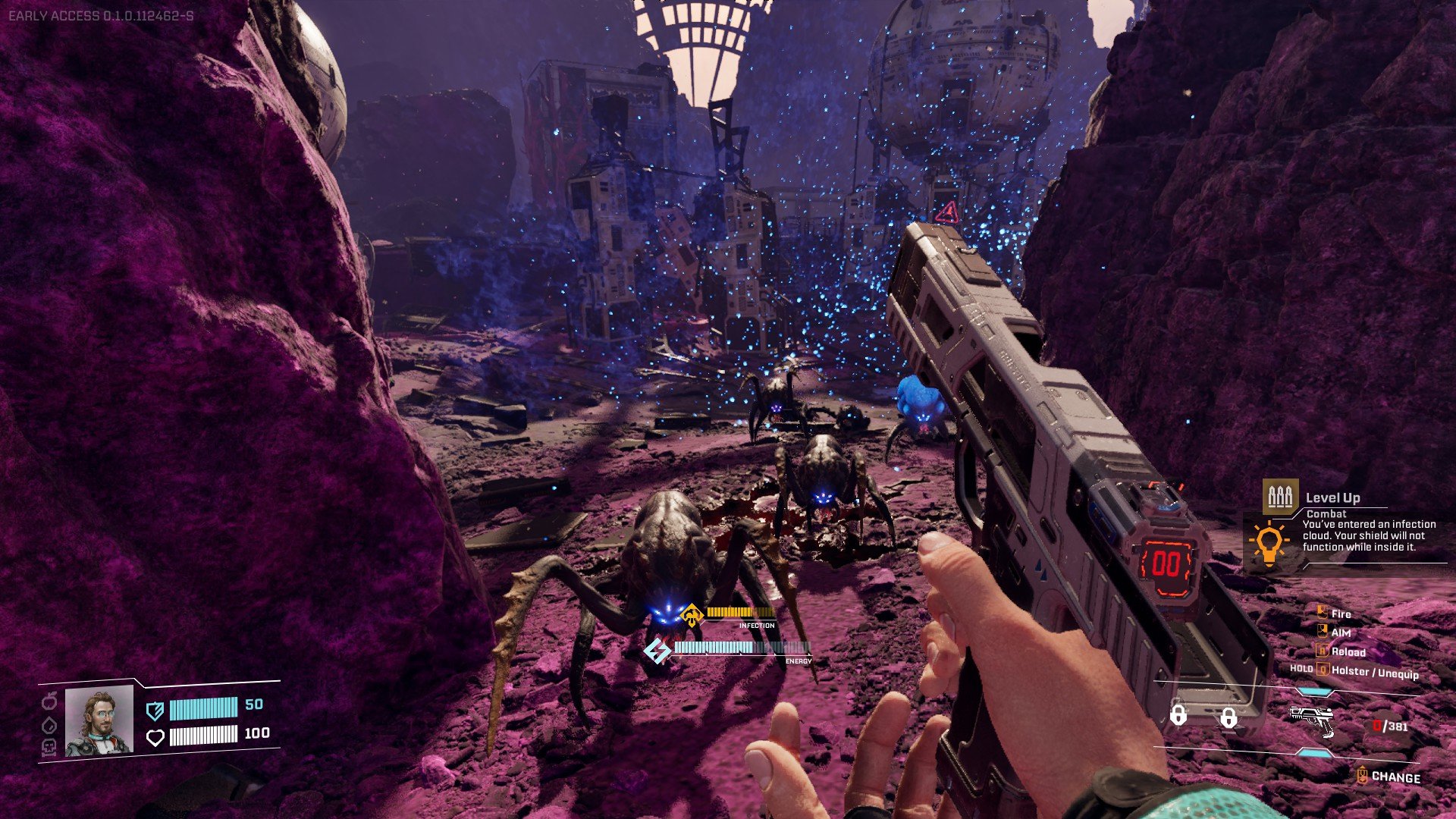Click the white heart health icon
Image resolution: width=1456 pixels, height=819 pixels.
pyautogui.click(x=155, y=737)
